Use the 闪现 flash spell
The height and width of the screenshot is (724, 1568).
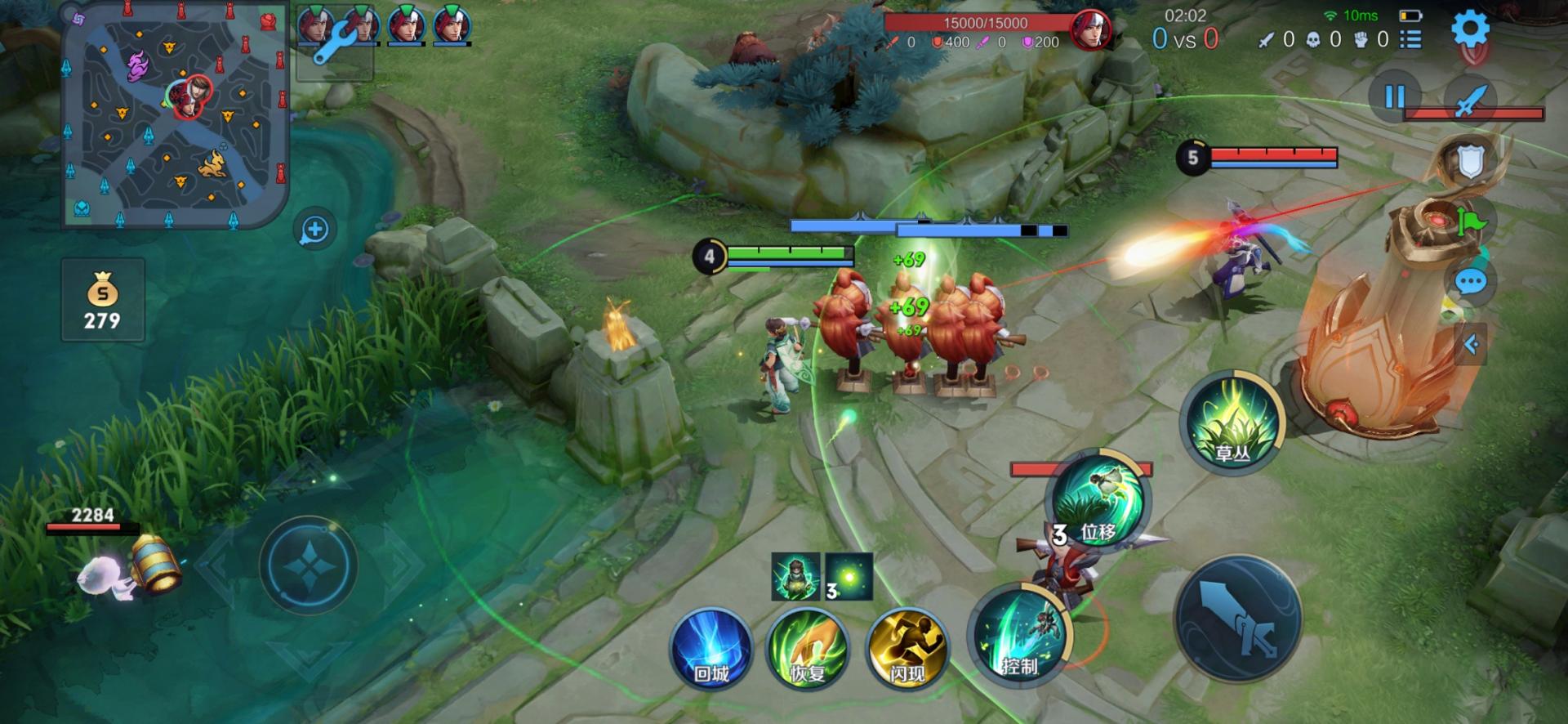pos(906,648)
